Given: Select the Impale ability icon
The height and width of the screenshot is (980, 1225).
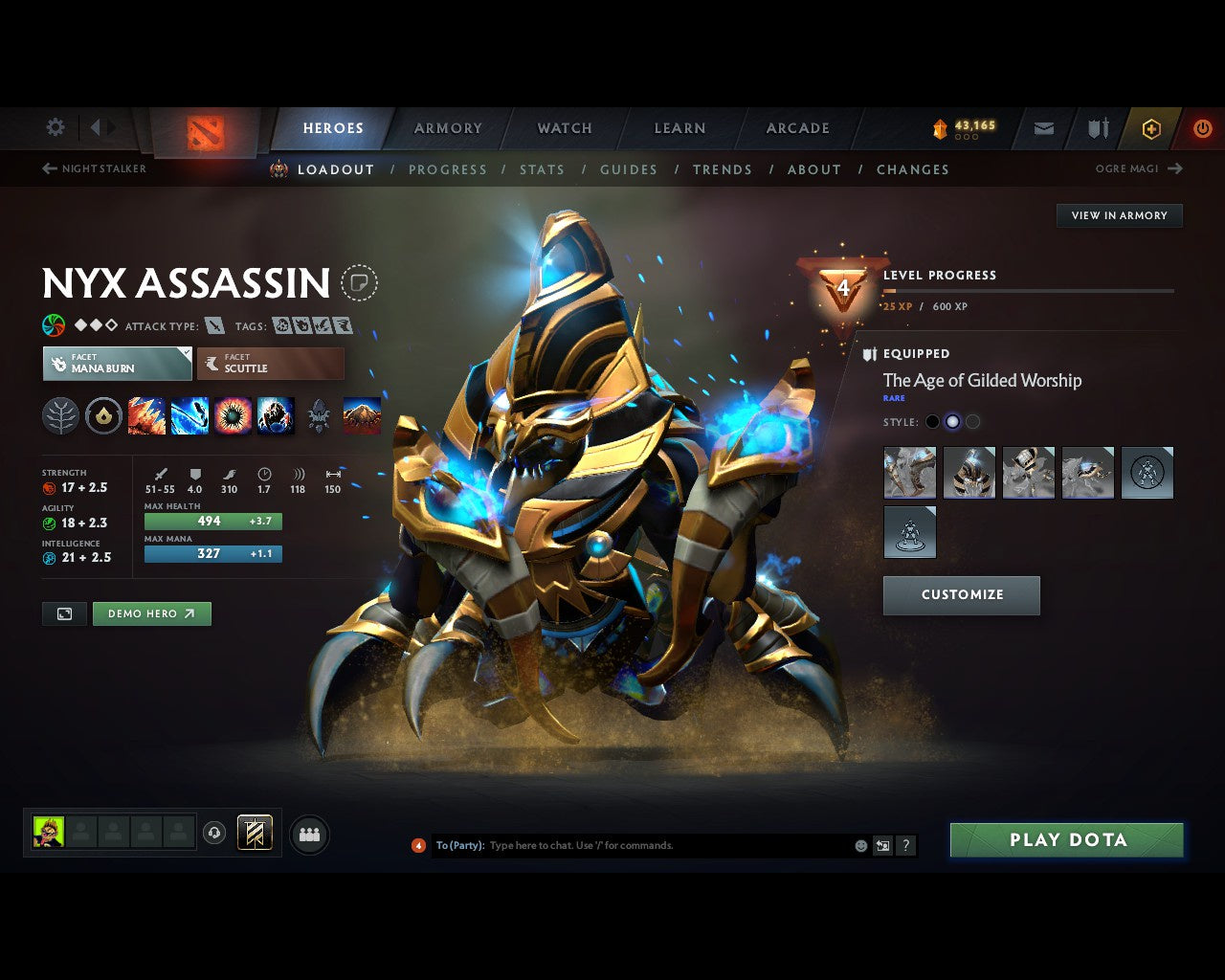Looking at the screenshot, I should (146, 415).
